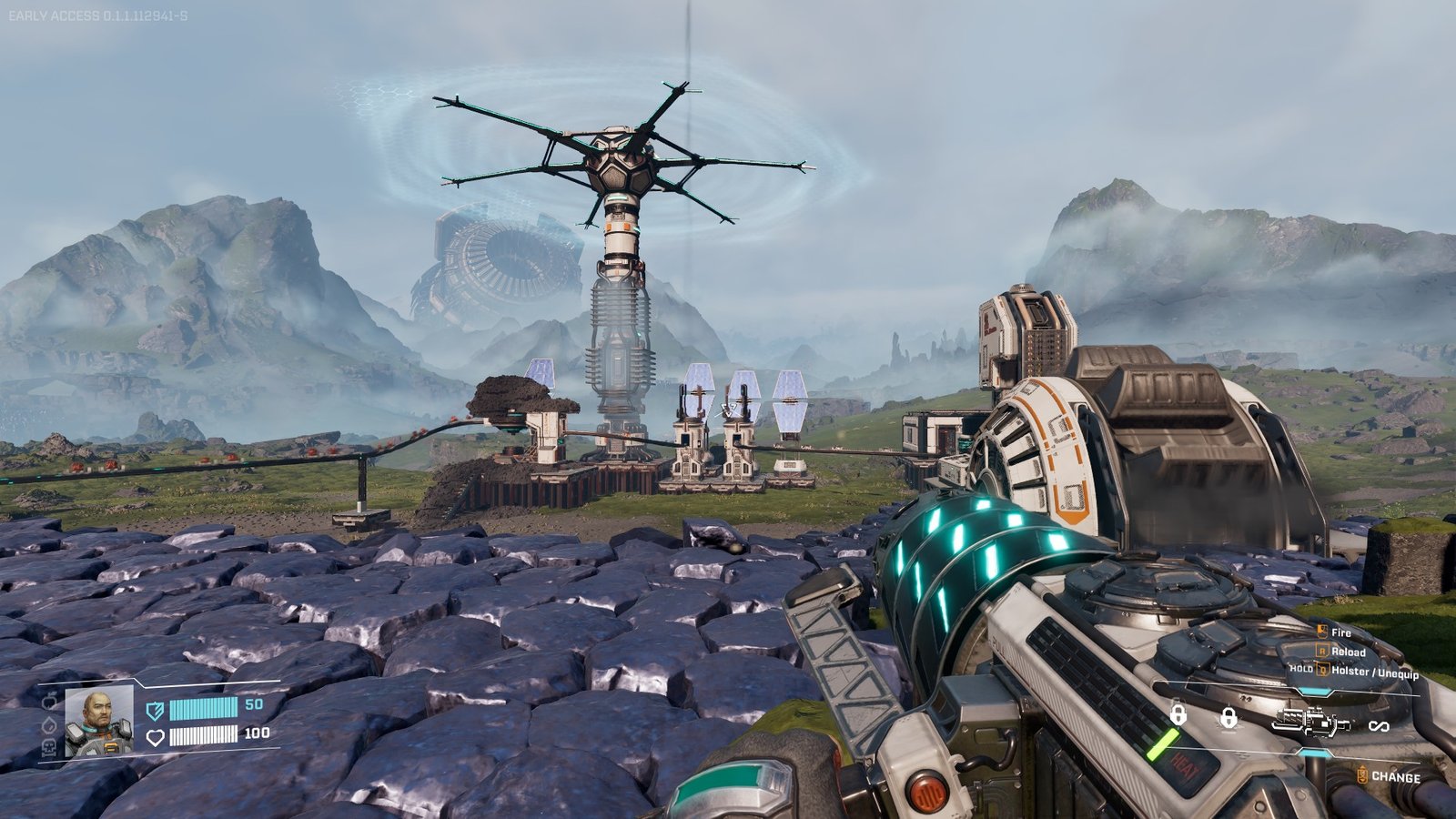Click the skull status icon
The image size is (1456, 819).
coord(49,747)
